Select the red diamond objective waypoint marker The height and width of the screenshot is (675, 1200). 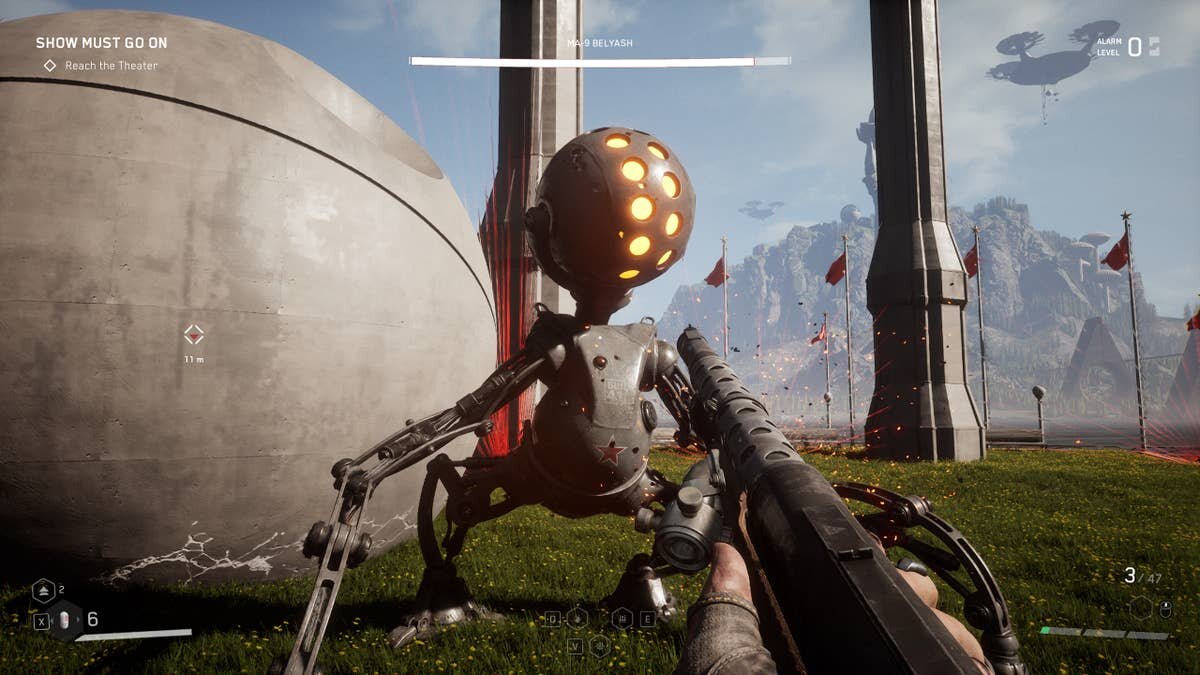(194, 334)
